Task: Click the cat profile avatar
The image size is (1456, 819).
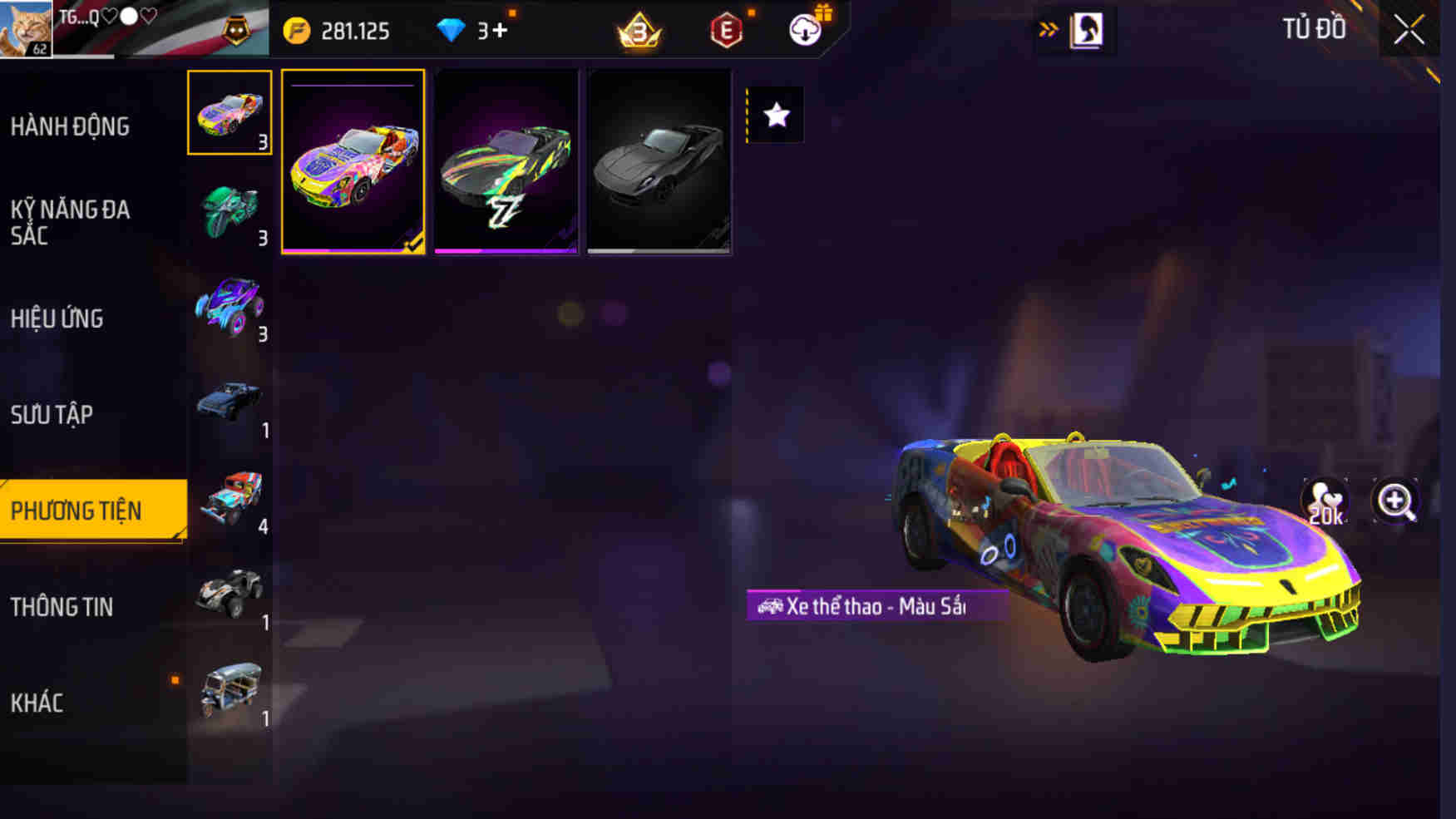Action: pos(25,29)
